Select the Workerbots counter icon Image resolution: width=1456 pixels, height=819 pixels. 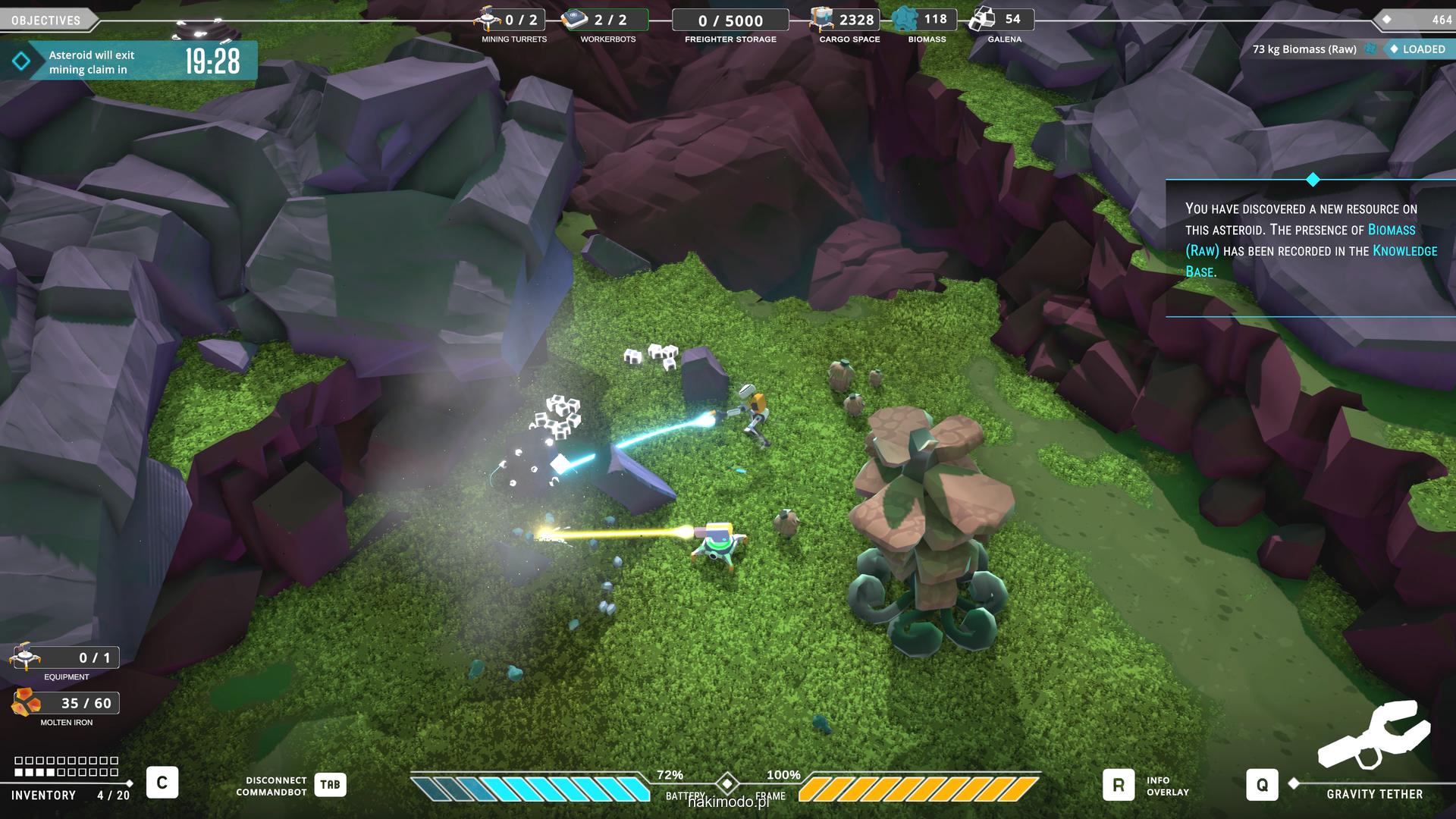575,19
